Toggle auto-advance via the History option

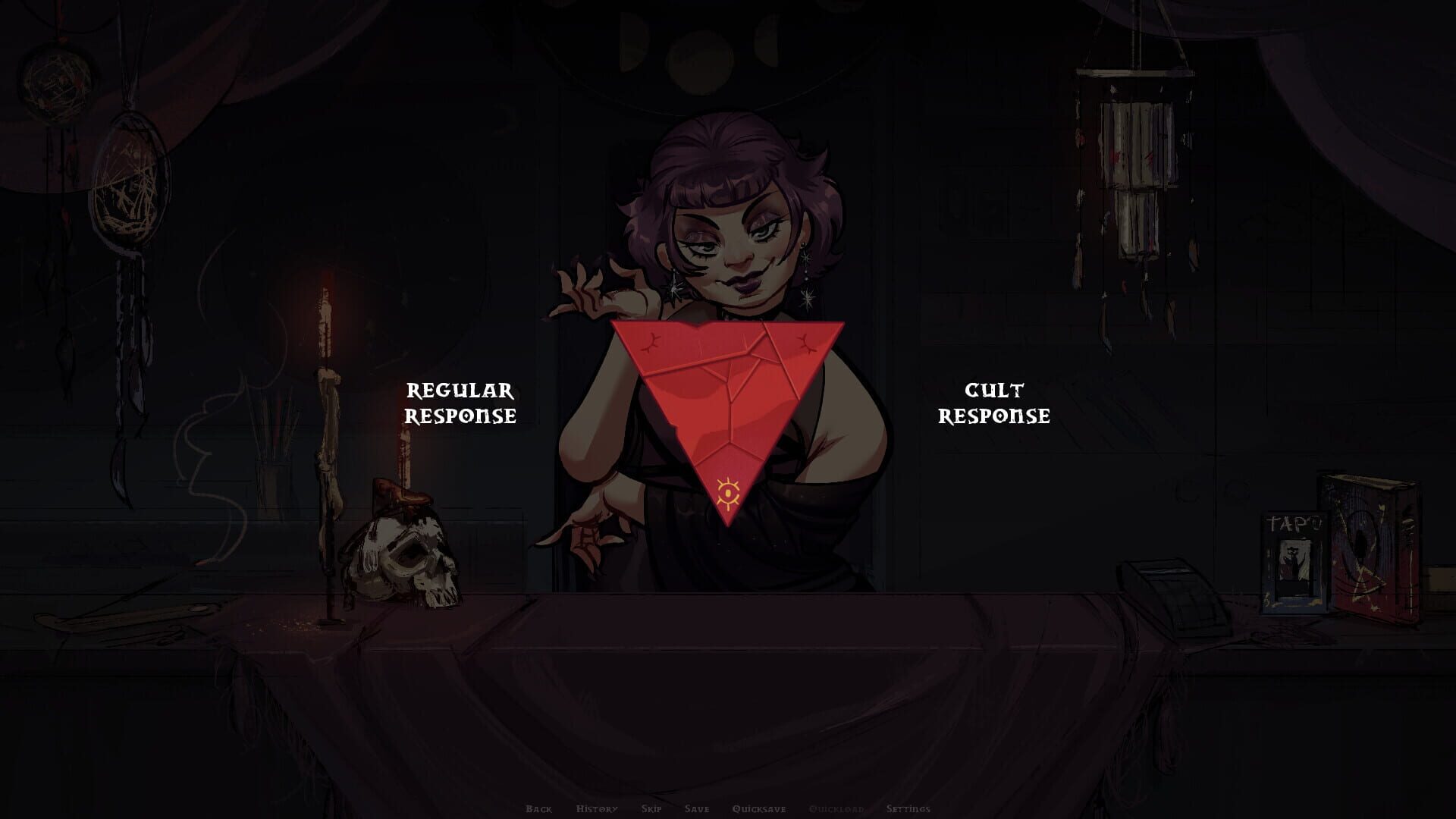coord(597,809)
